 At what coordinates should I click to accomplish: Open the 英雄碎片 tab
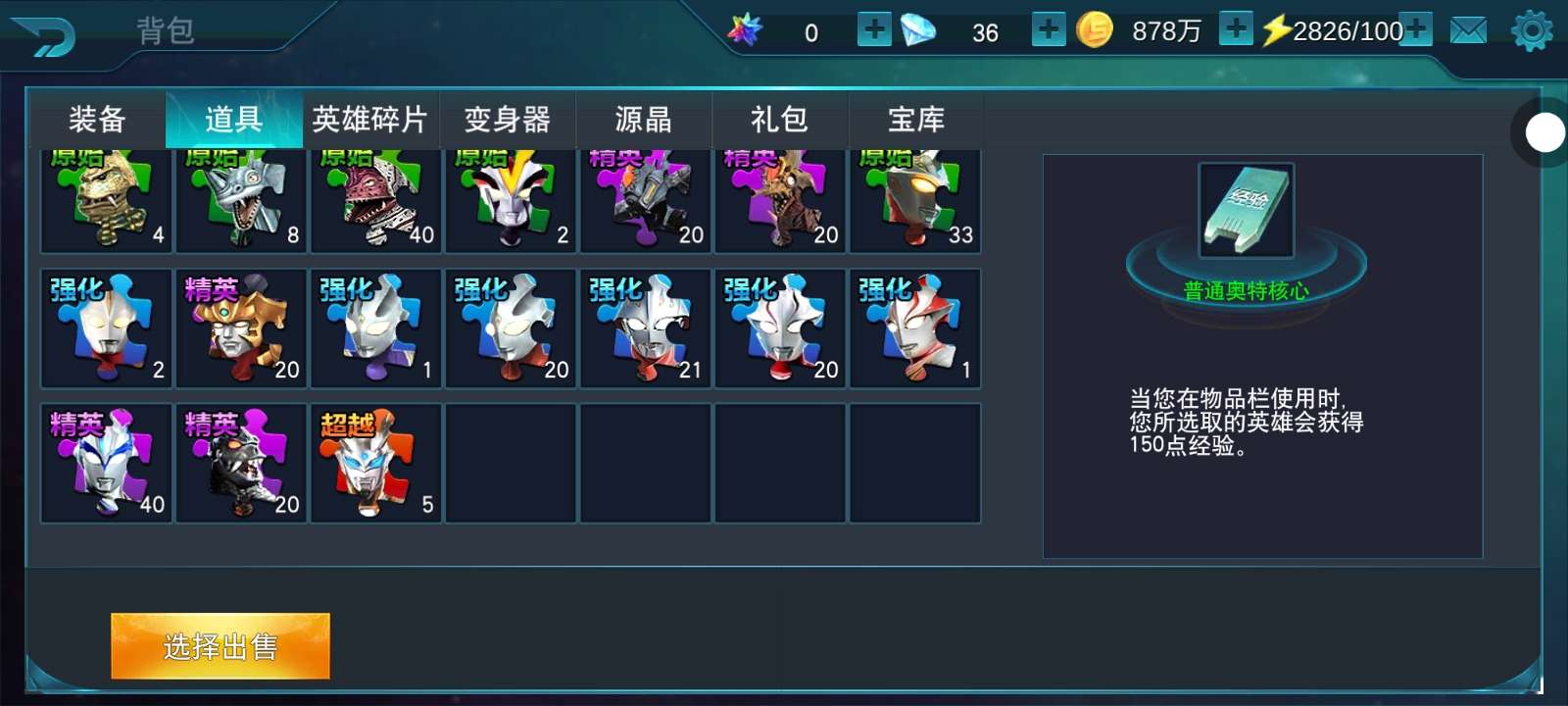click(x=369, y=120)
